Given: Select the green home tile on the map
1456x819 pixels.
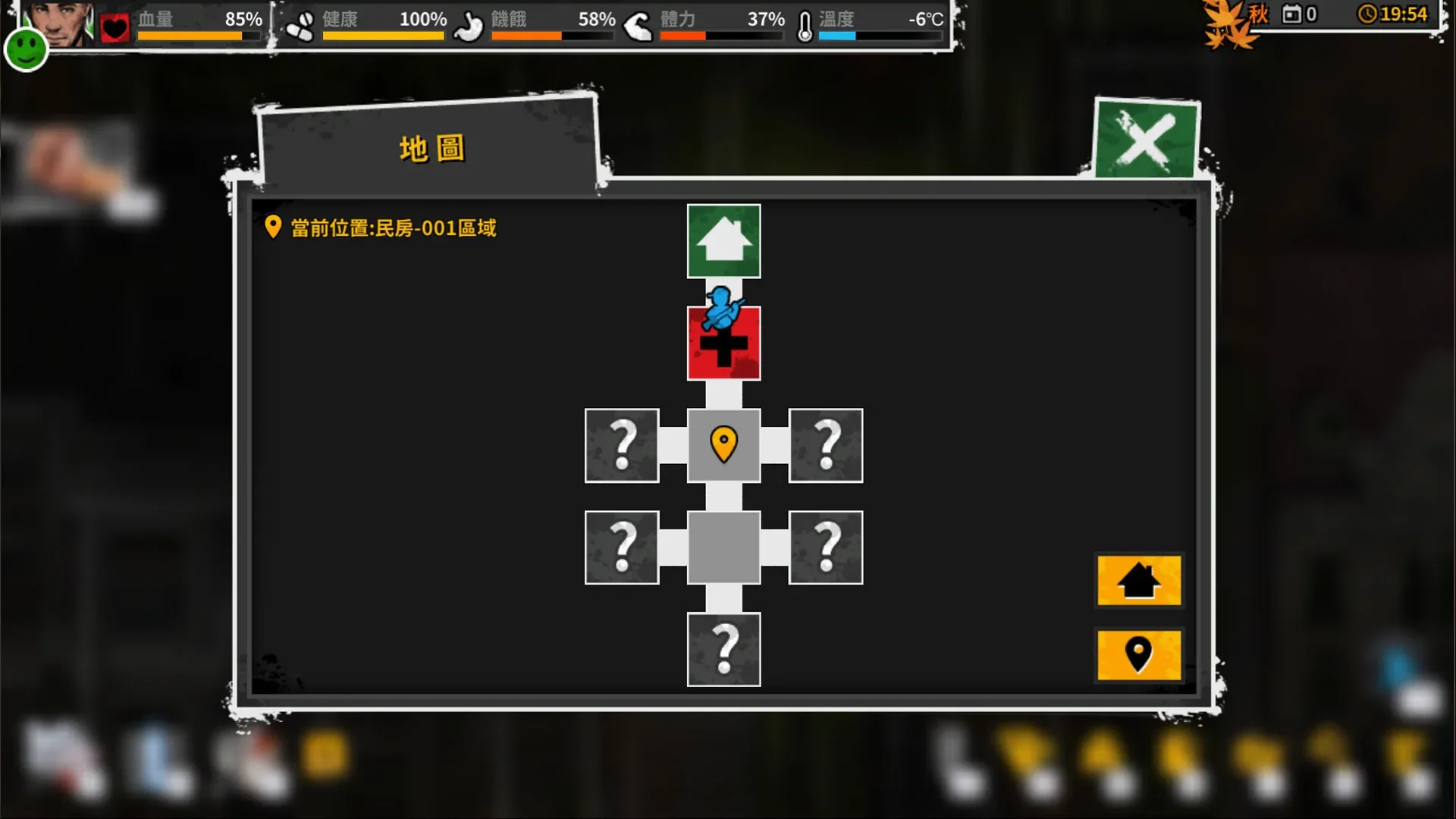Looking at the screenshot, I should pos(723,240).
